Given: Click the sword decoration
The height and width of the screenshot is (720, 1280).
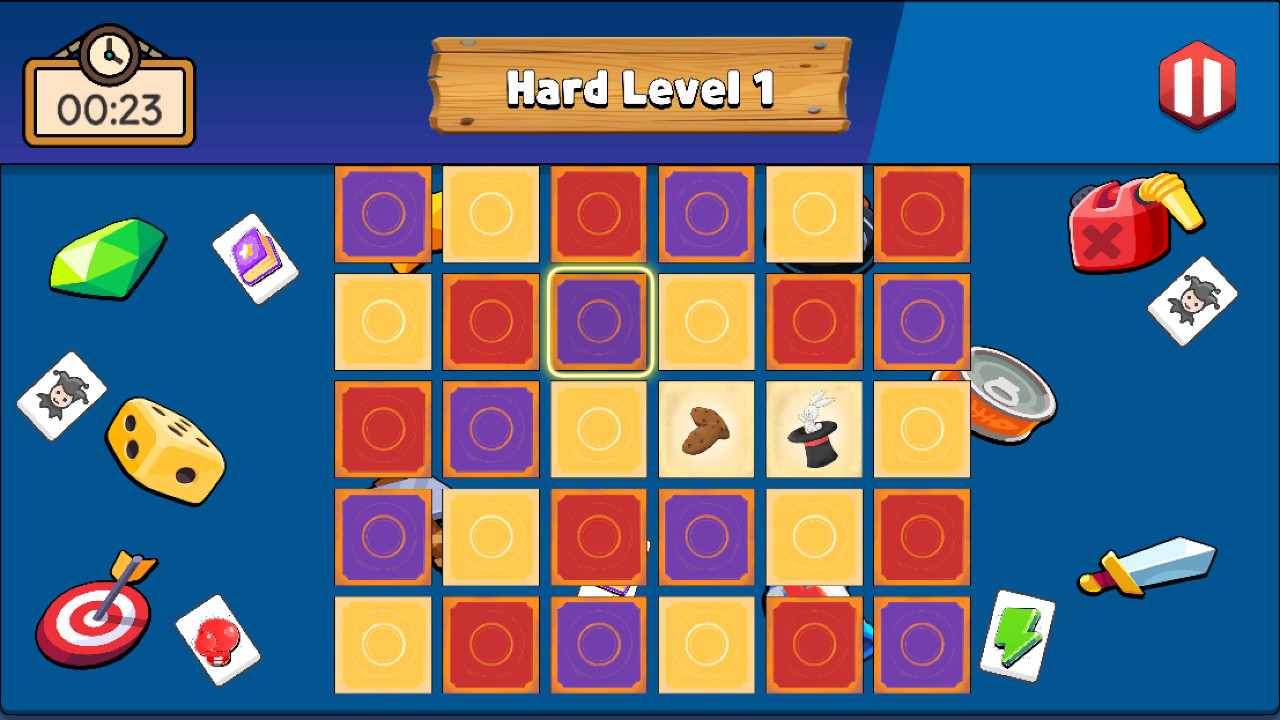Looking at the screenshot, I should 1145,565.
